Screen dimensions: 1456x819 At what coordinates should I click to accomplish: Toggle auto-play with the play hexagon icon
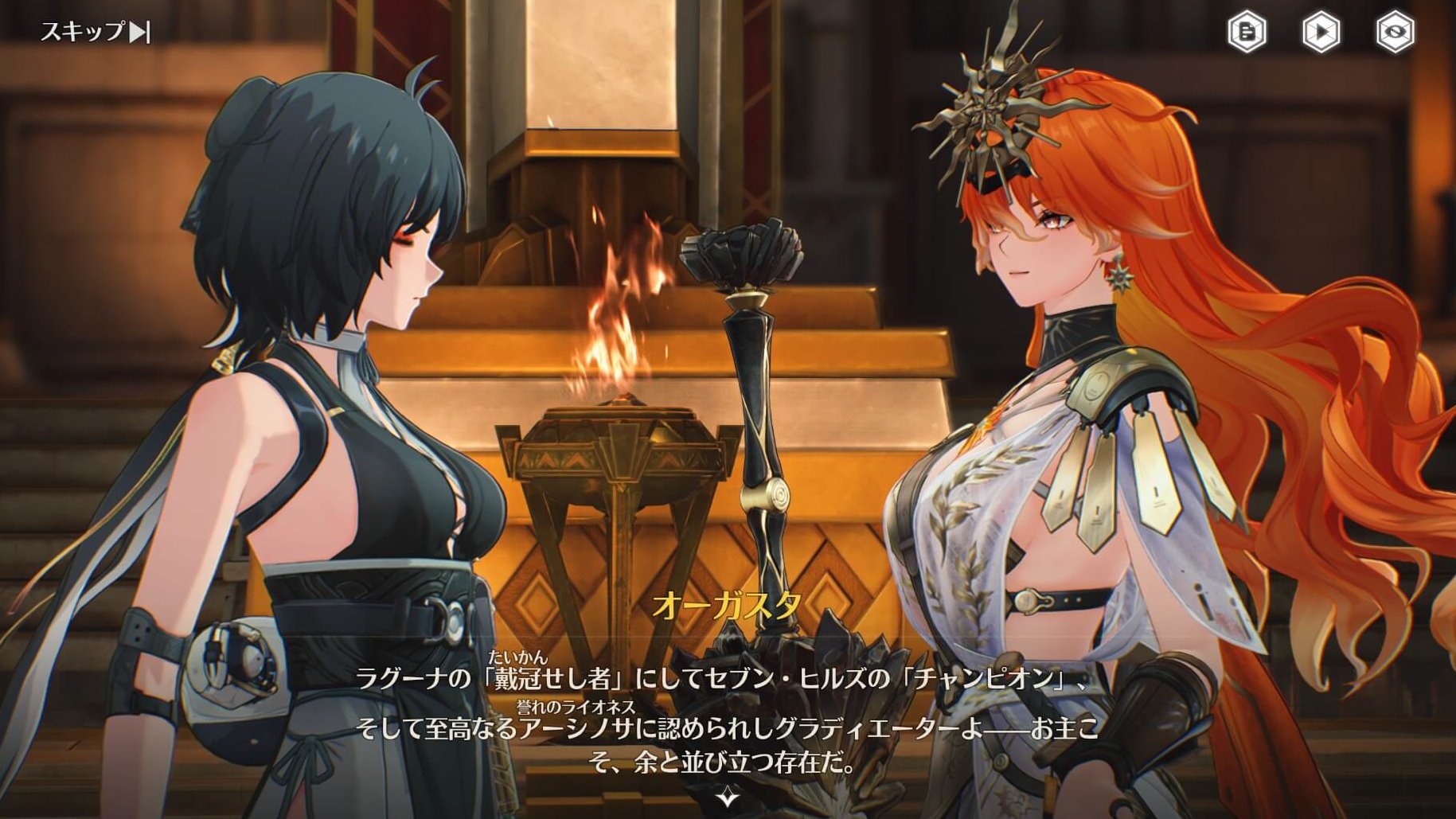point(1321,33)
